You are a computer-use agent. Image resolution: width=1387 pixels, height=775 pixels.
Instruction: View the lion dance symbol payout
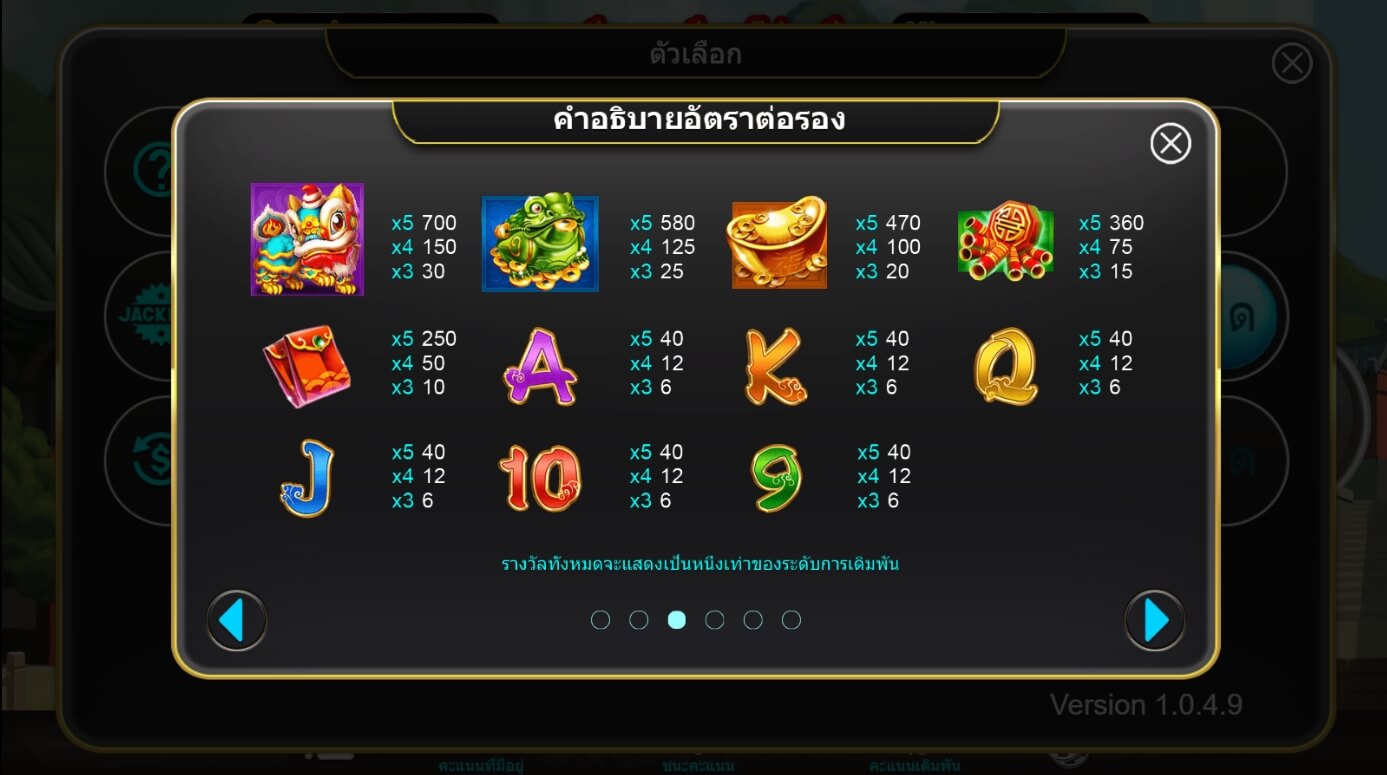307,240
